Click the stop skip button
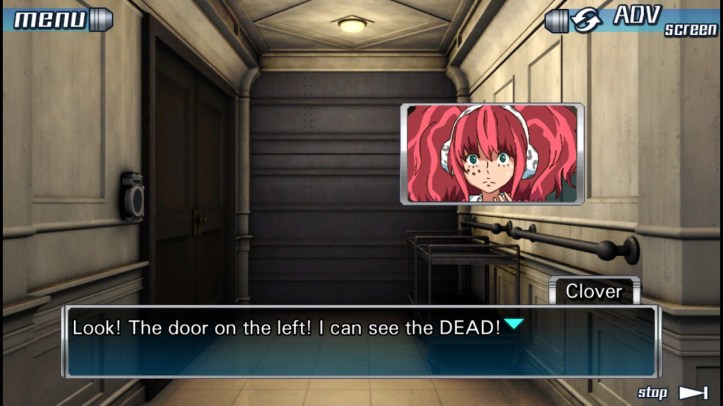Image resolution: width=723 pixels, height=406 pixels. point(672,393)
